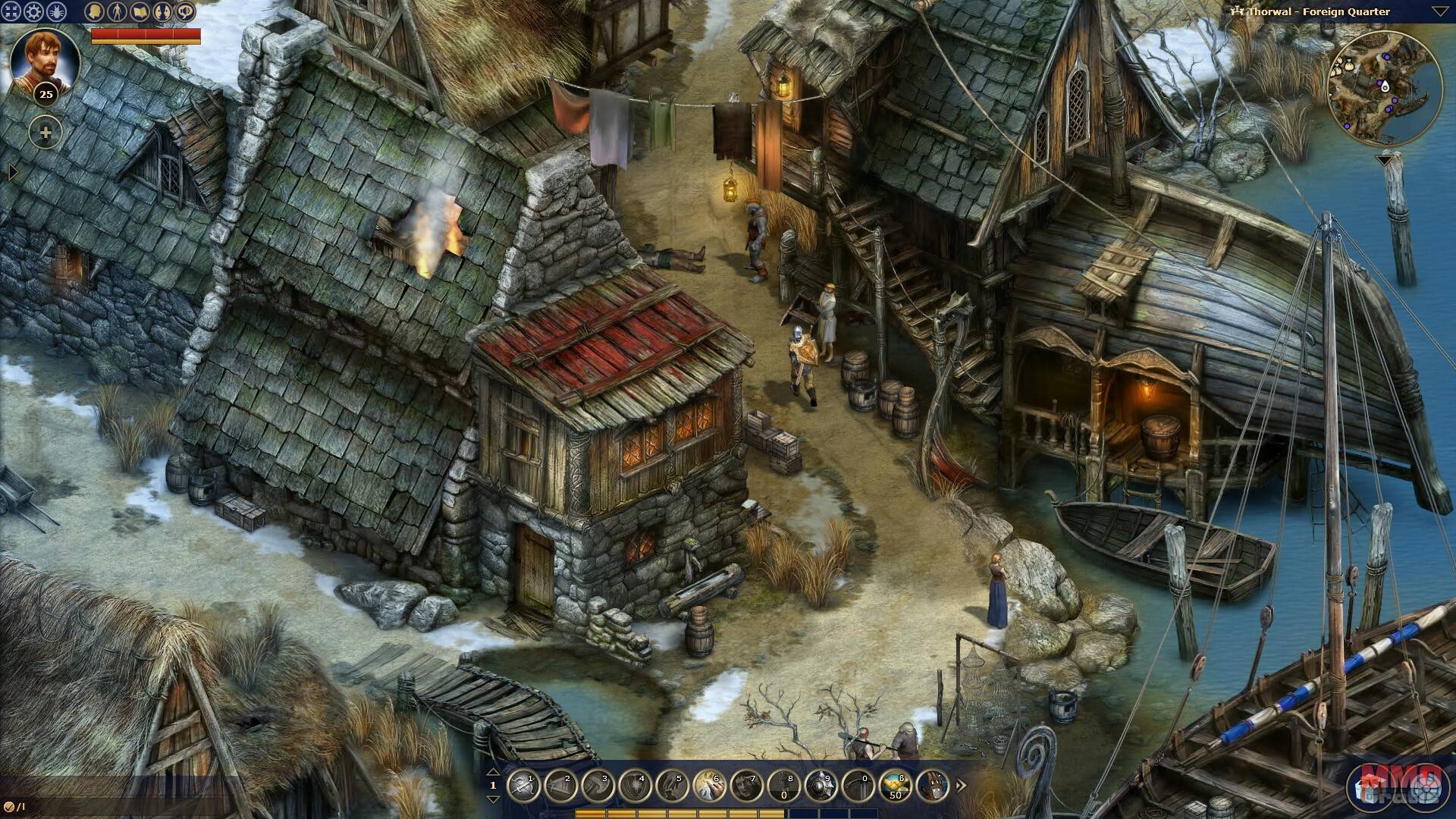Activate the crossed swords skill in slot 1

(522, 786)
